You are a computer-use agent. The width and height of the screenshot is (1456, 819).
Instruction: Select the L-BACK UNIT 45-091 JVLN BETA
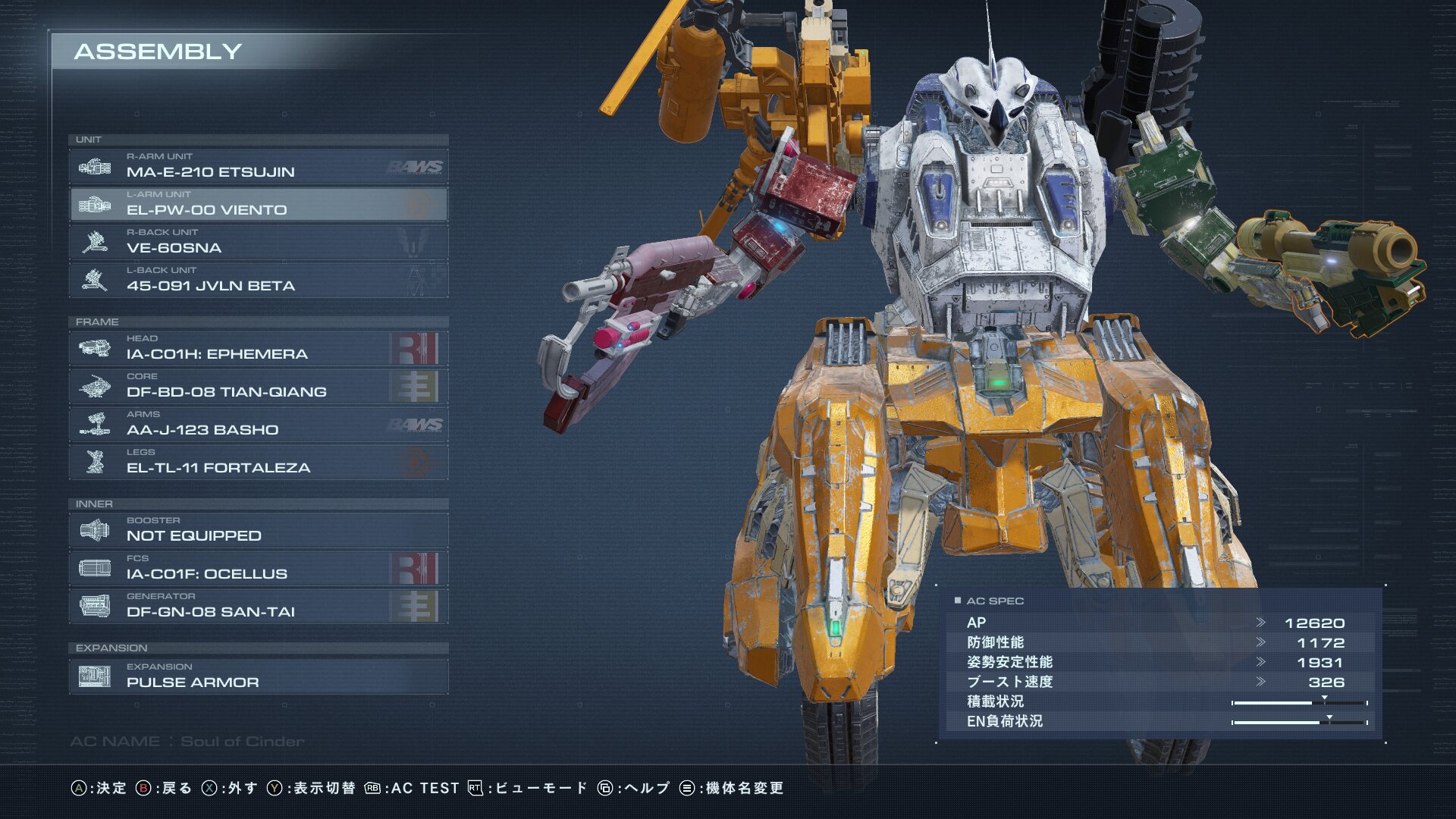click(x=258, y=280)
